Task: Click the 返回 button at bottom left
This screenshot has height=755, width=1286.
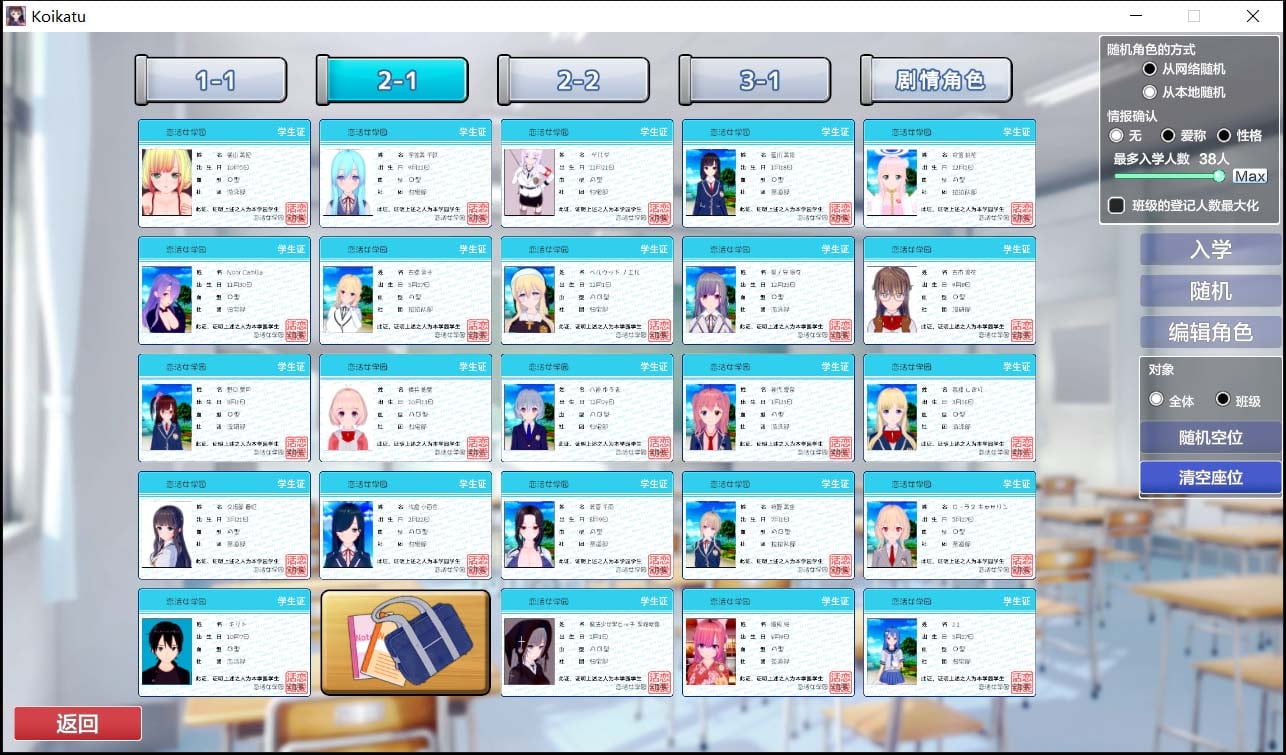Action: pyautogui.click(x=77, y=723)
